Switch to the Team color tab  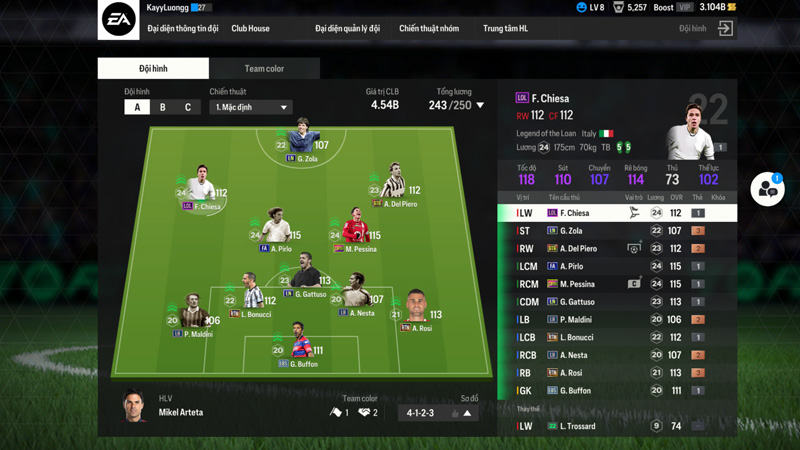[x=264, y=69]
